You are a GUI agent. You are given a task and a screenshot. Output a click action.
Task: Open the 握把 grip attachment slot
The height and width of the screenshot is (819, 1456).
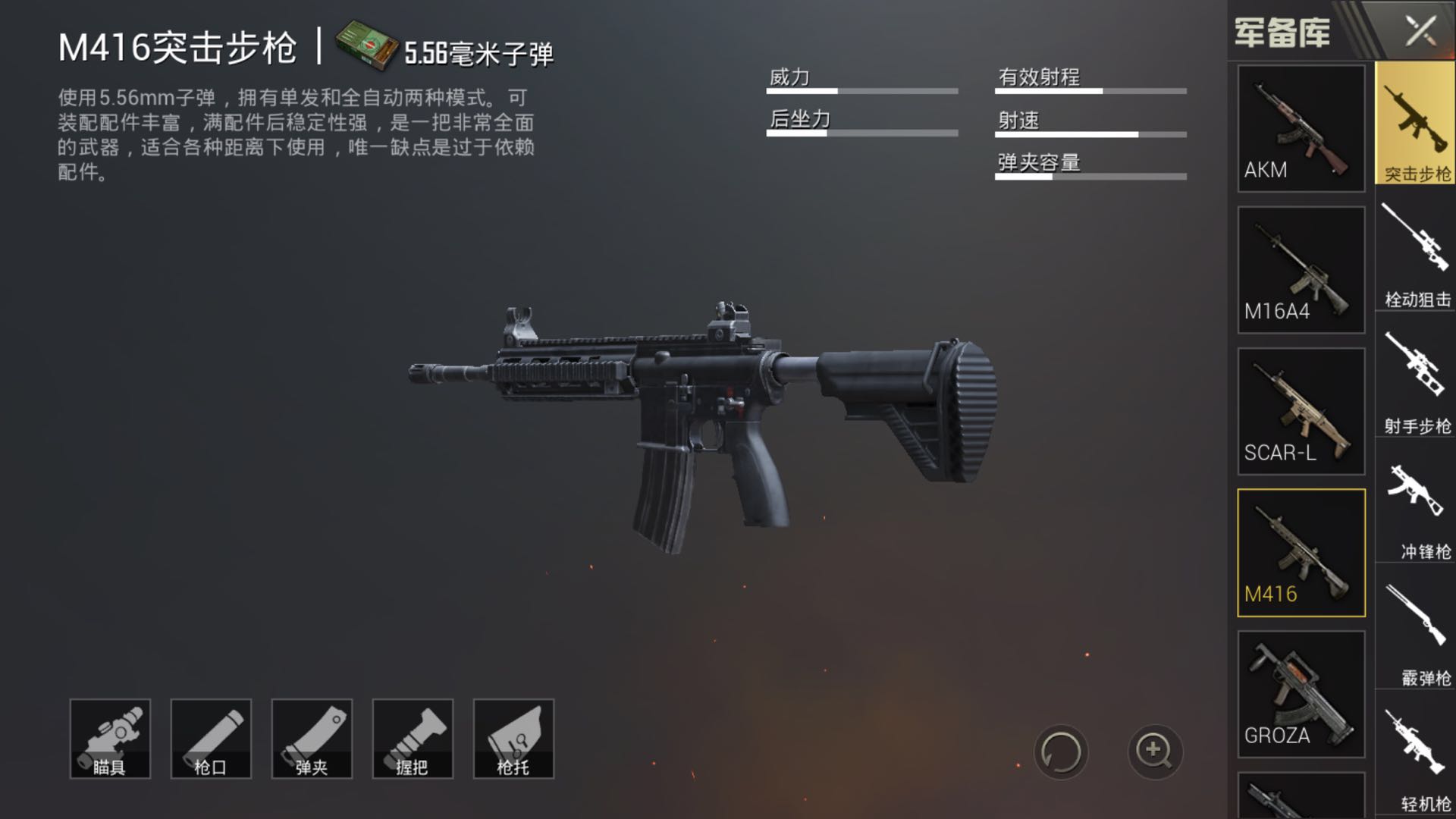click(412, 738)
